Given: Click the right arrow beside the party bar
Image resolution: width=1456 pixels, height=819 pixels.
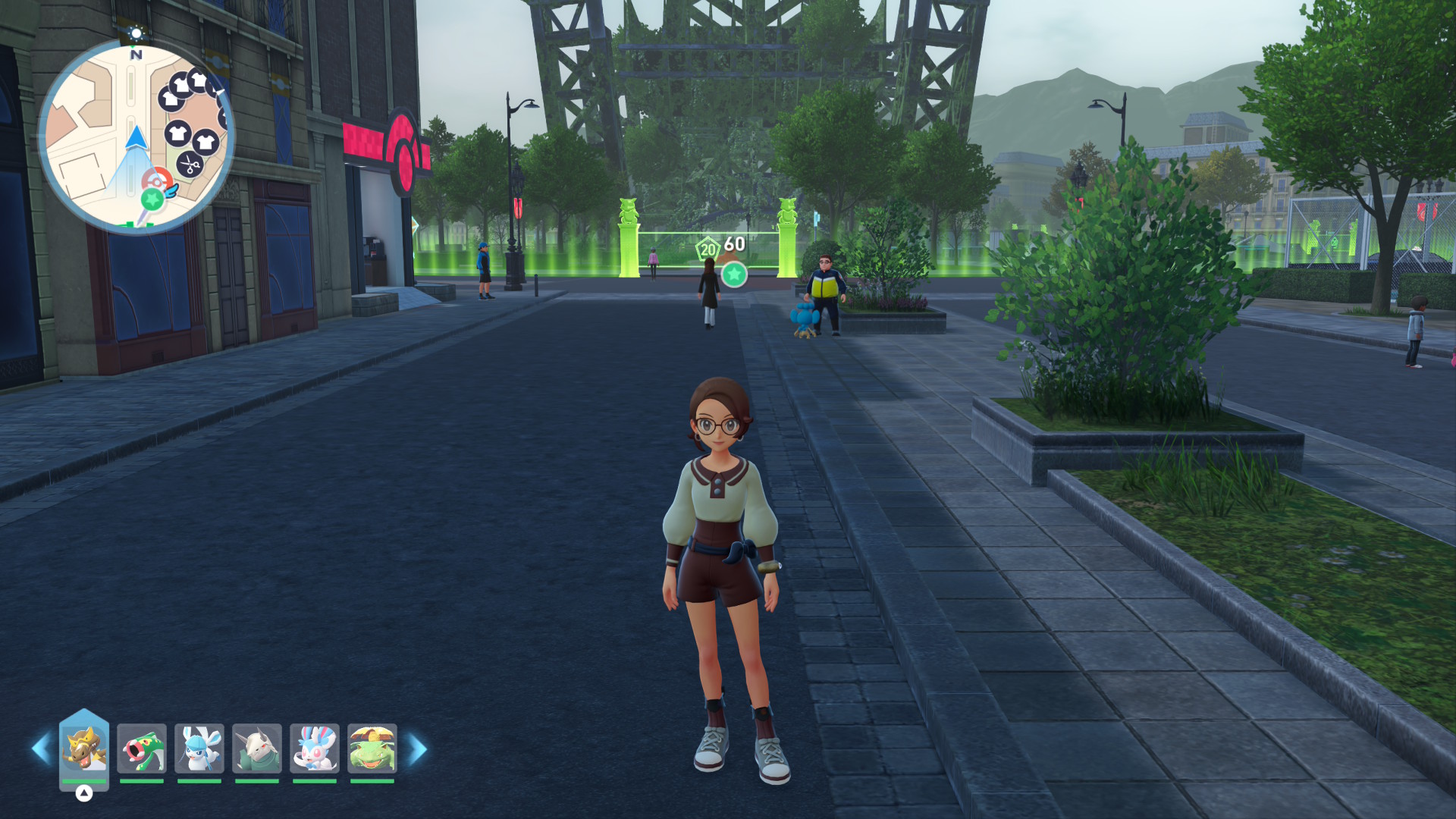Looking at the screenshot, I should tap(418, 749).
